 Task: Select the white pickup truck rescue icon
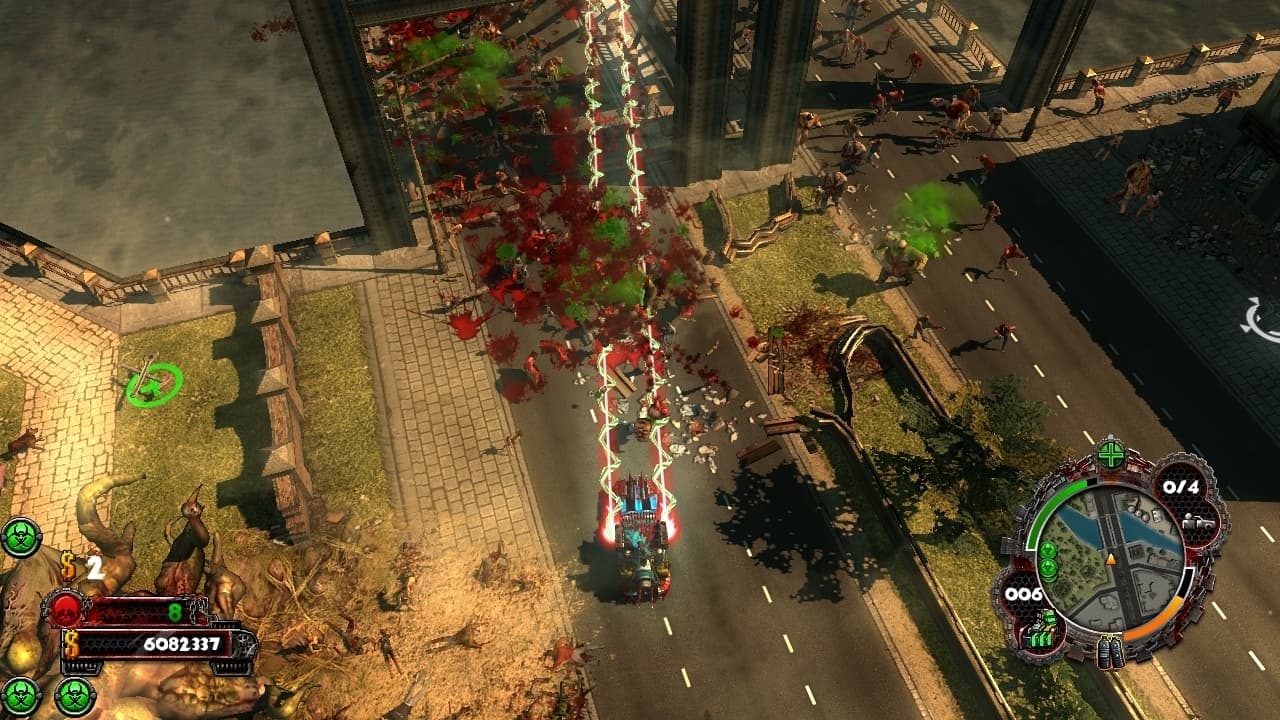pos(1201,522)
